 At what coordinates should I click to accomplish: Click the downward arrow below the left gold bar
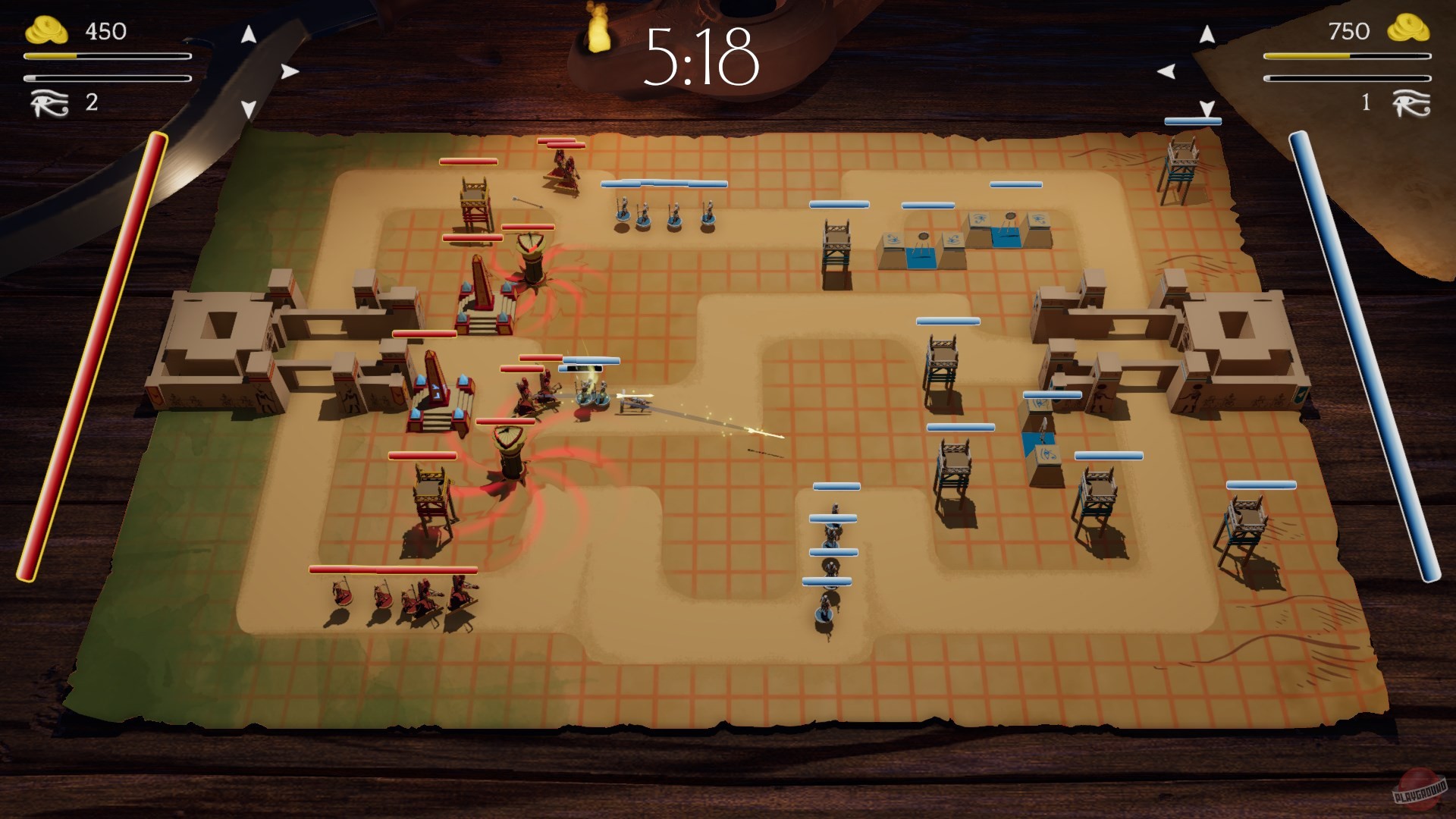click(247, 110)
